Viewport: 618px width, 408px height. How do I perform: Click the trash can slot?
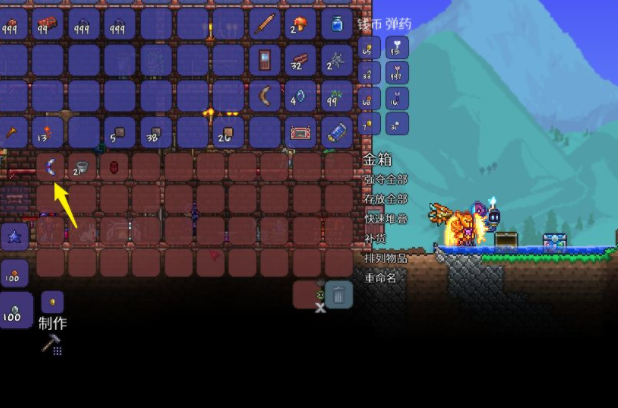tap(339, 294)
